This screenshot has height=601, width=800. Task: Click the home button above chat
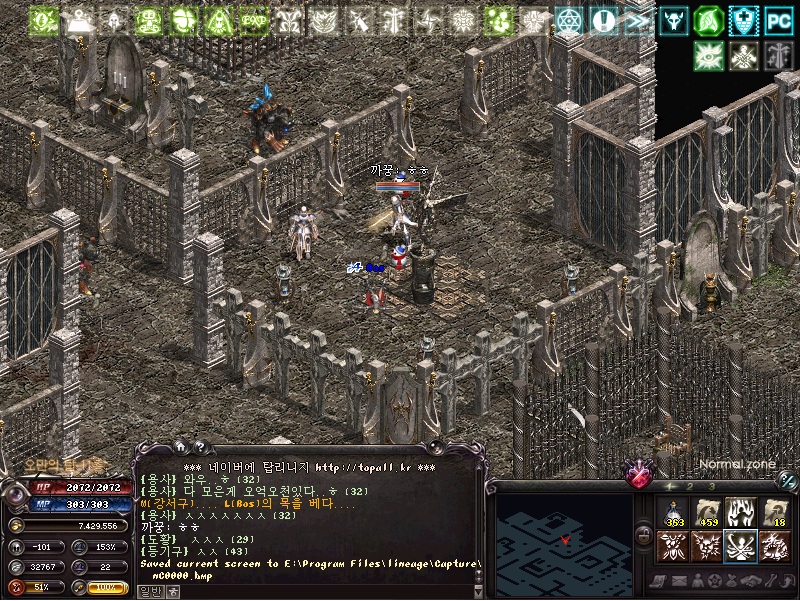click(181, 447)
